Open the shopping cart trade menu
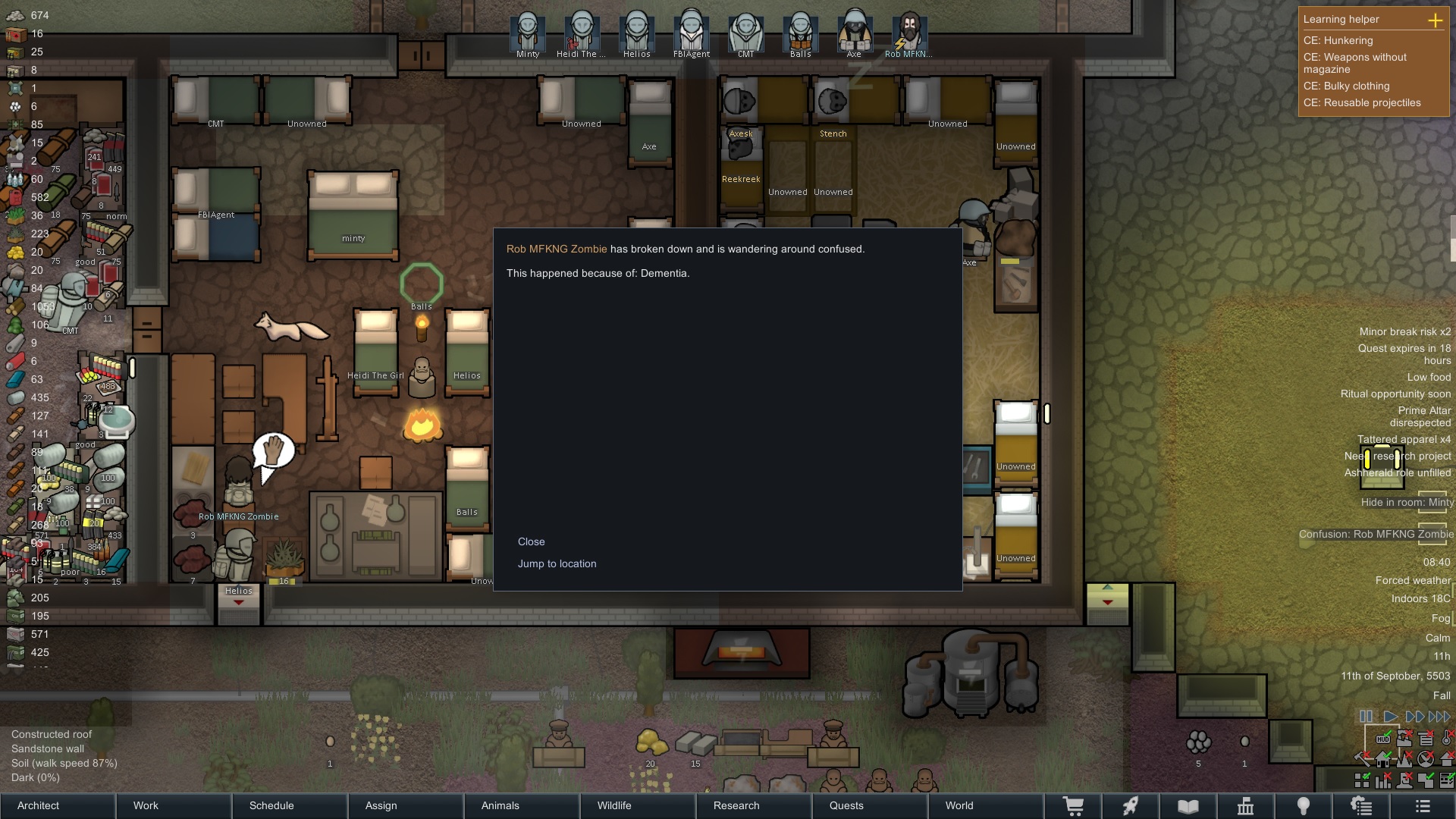 click(x=1073, y=805)
